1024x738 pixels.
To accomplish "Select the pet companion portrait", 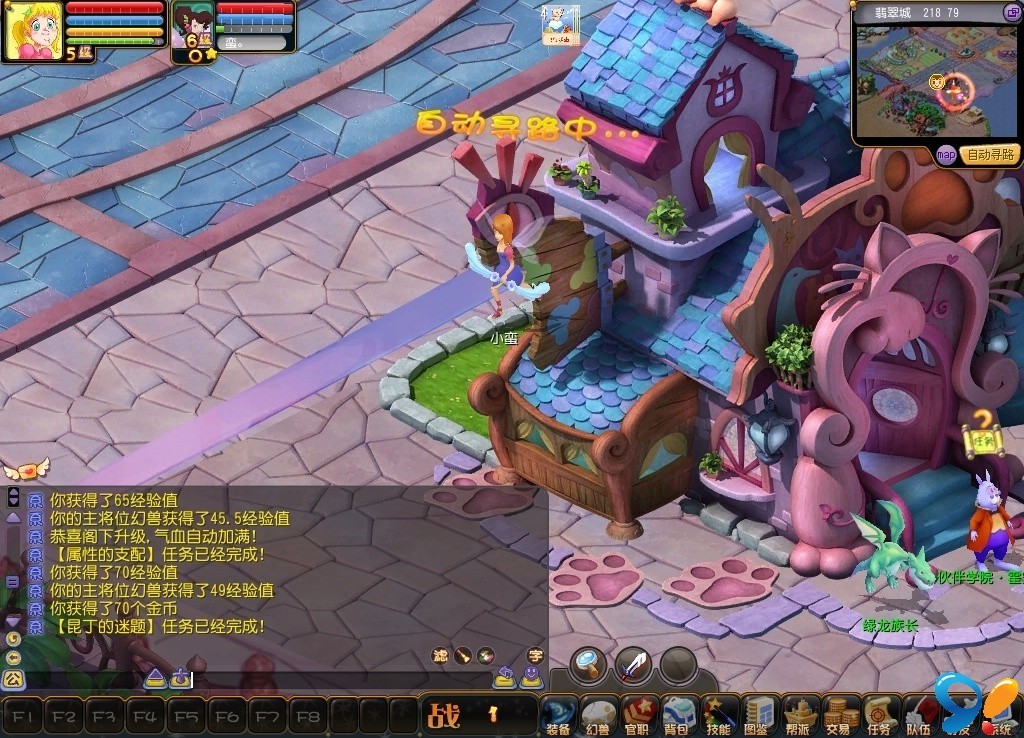I will click(x=192, y=26).
